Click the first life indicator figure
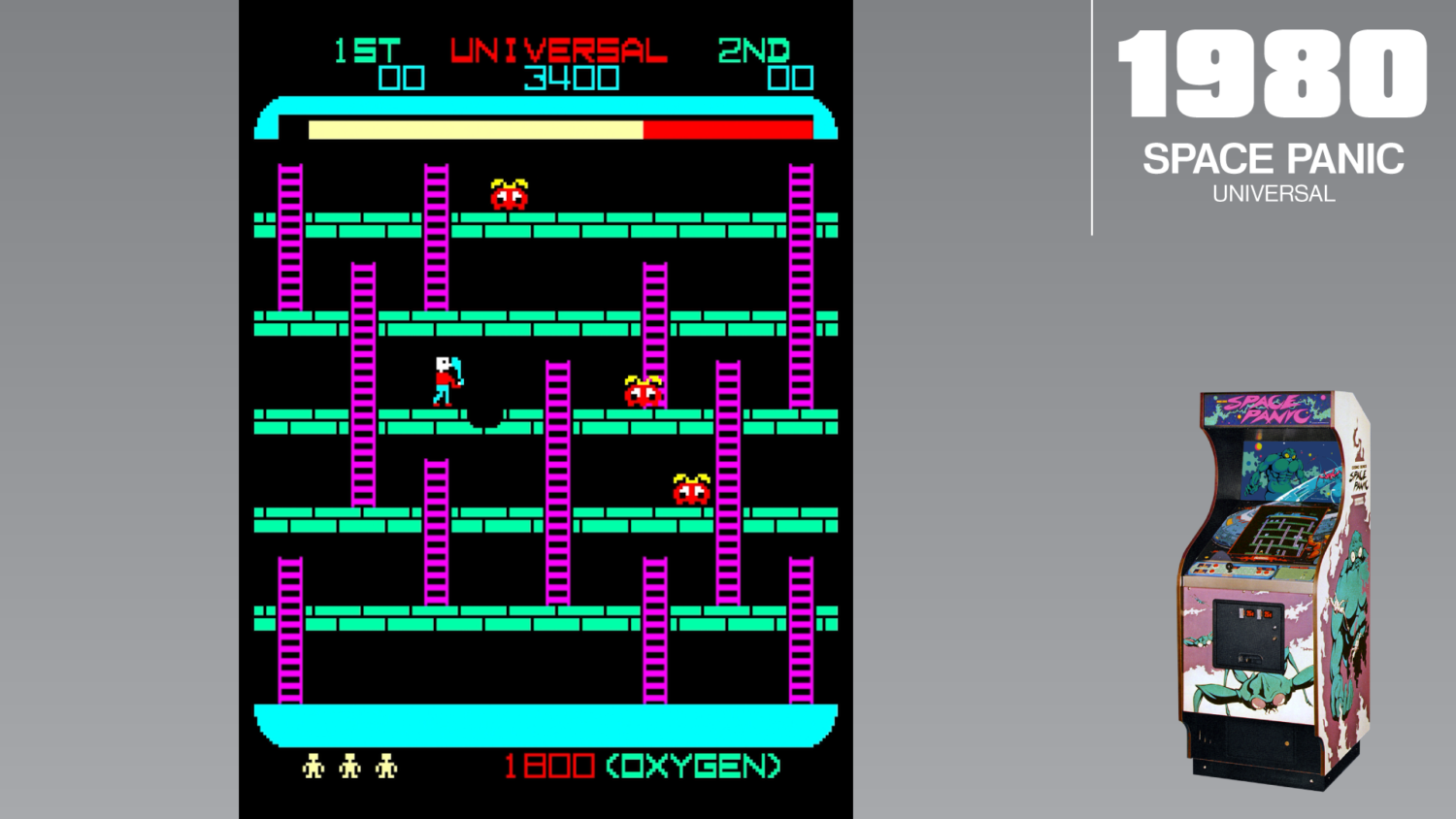This screenshot has height=819, width=1456. click(x=313, y=766)
